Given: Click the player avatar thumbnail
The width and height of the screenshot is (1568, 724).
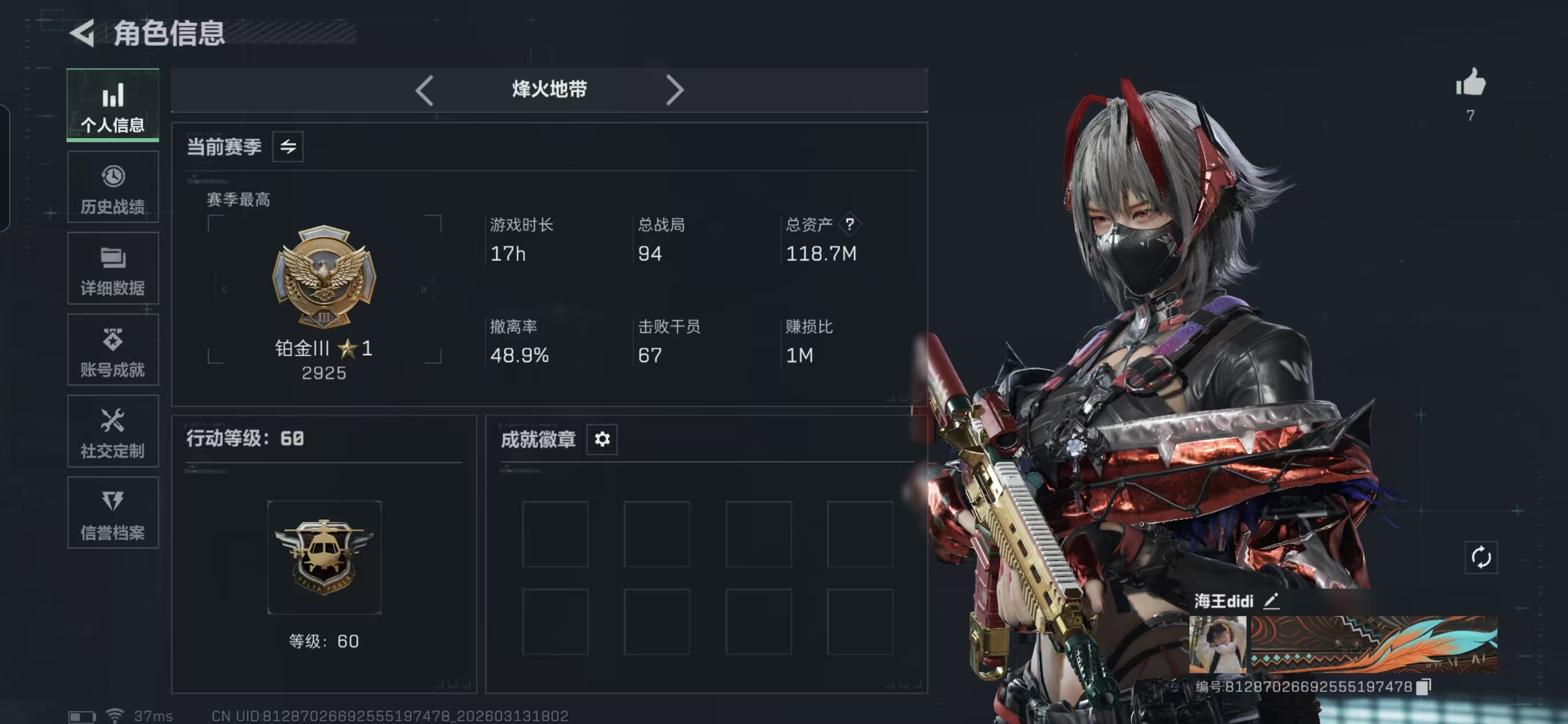Looking at the screenshot, I should click(x=1217, y=644).
